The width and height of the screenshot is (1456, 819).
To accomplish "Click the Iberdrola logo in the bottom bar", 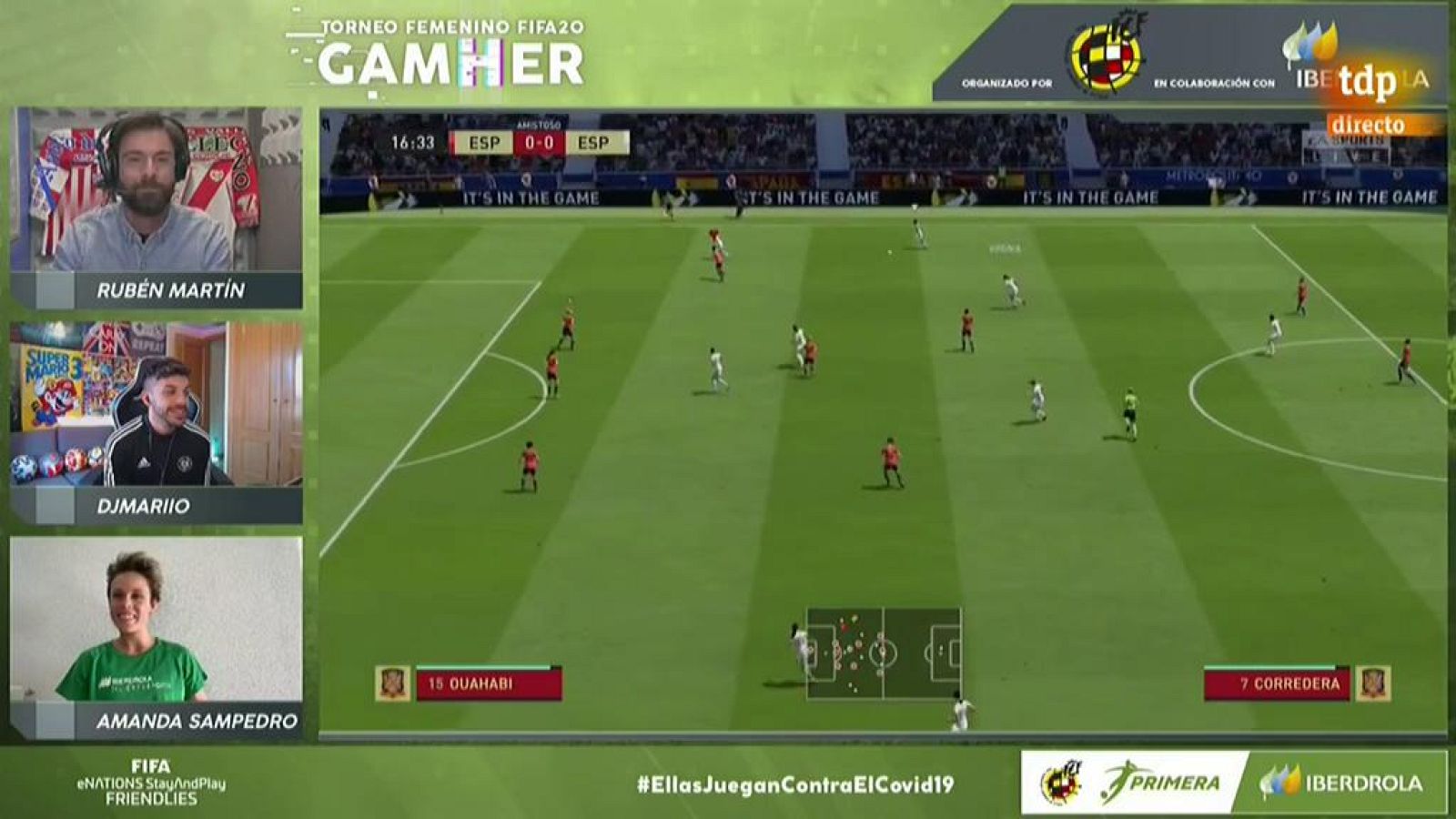I will (1333, 780).
